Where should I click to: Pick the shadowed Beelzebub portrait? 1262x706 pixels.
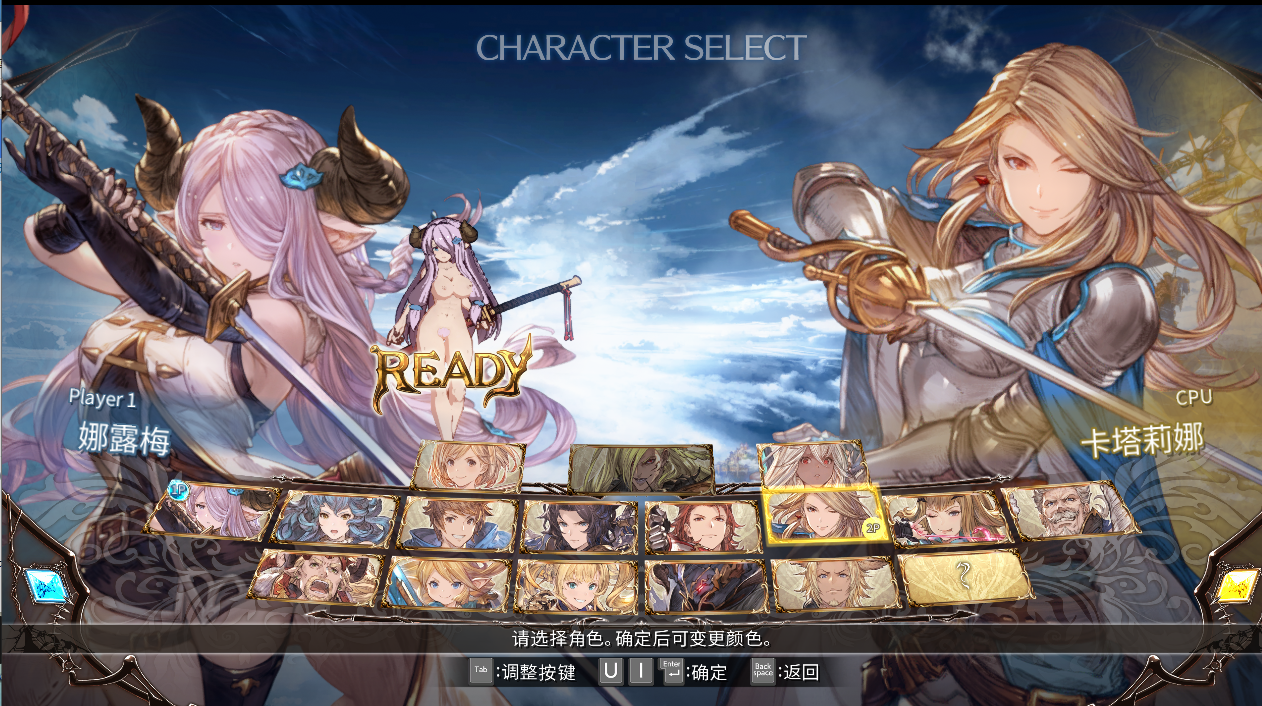(641, 469)
